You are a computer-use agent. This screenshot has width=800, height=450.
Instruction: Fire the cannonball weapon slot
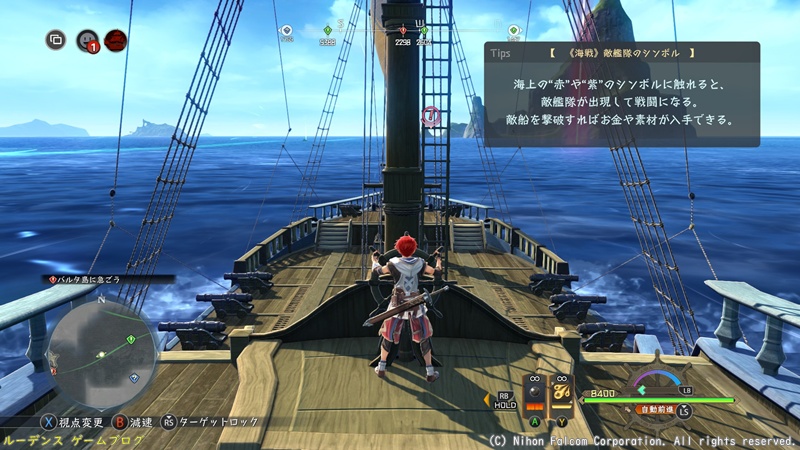(535, 394)
